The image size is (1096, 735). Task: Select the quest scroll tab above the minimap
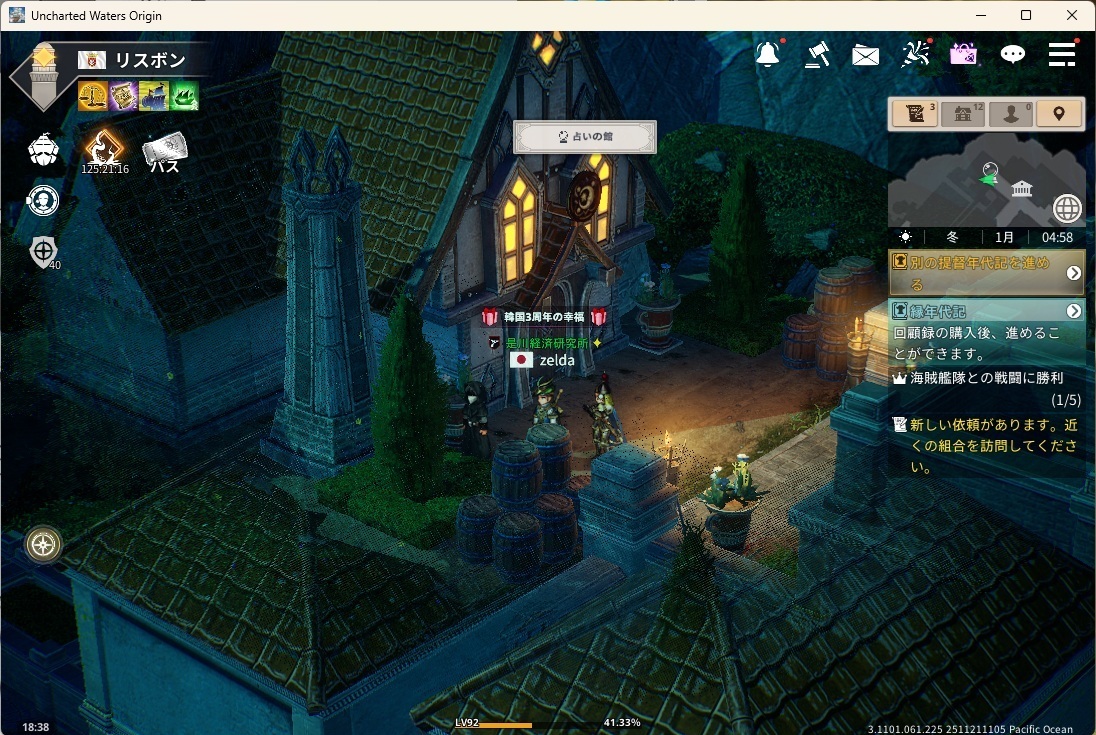[x=914, y=114]
